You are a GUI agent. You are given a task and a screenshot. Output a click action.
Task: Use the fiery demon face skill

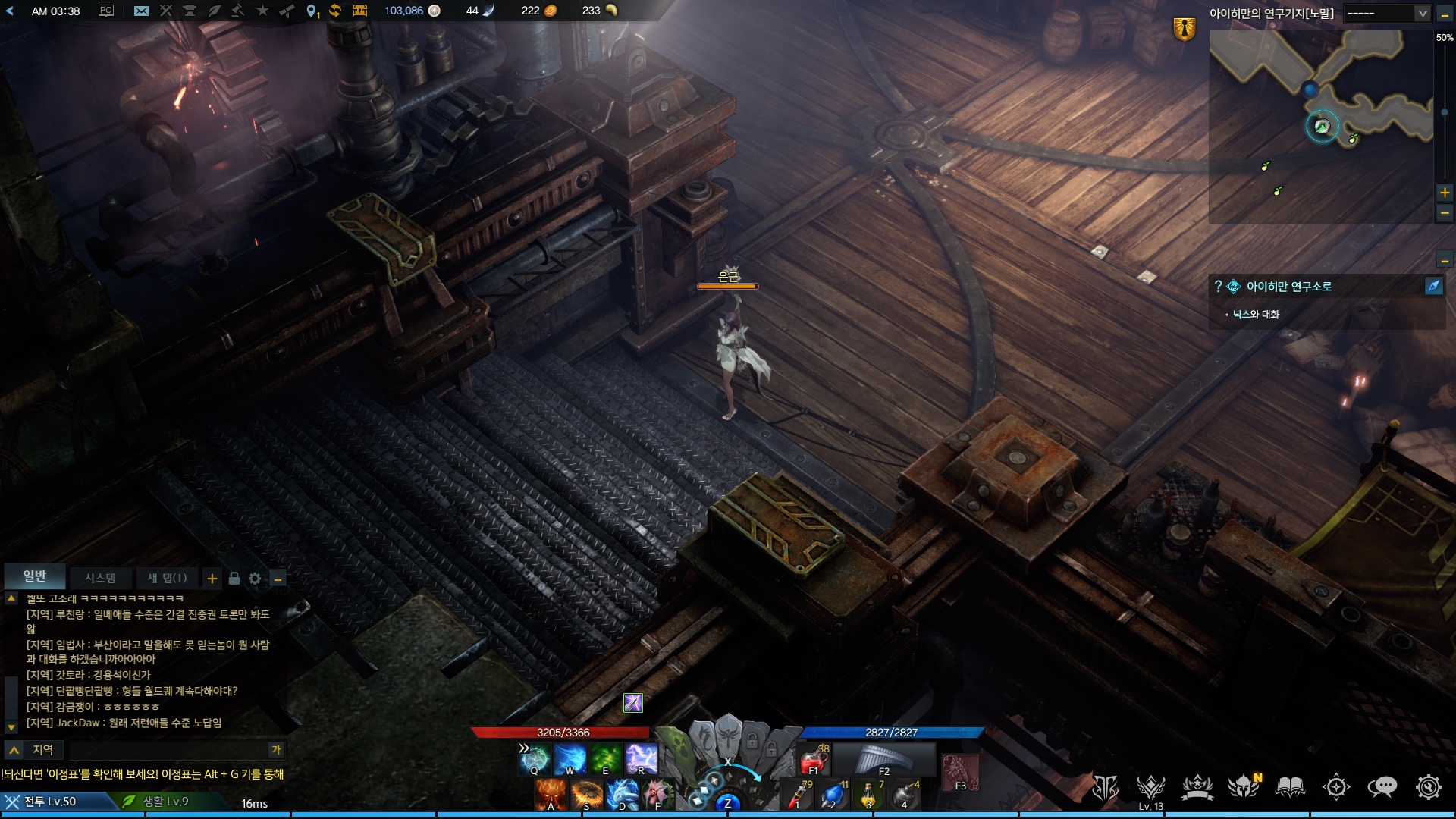[551, 795]
